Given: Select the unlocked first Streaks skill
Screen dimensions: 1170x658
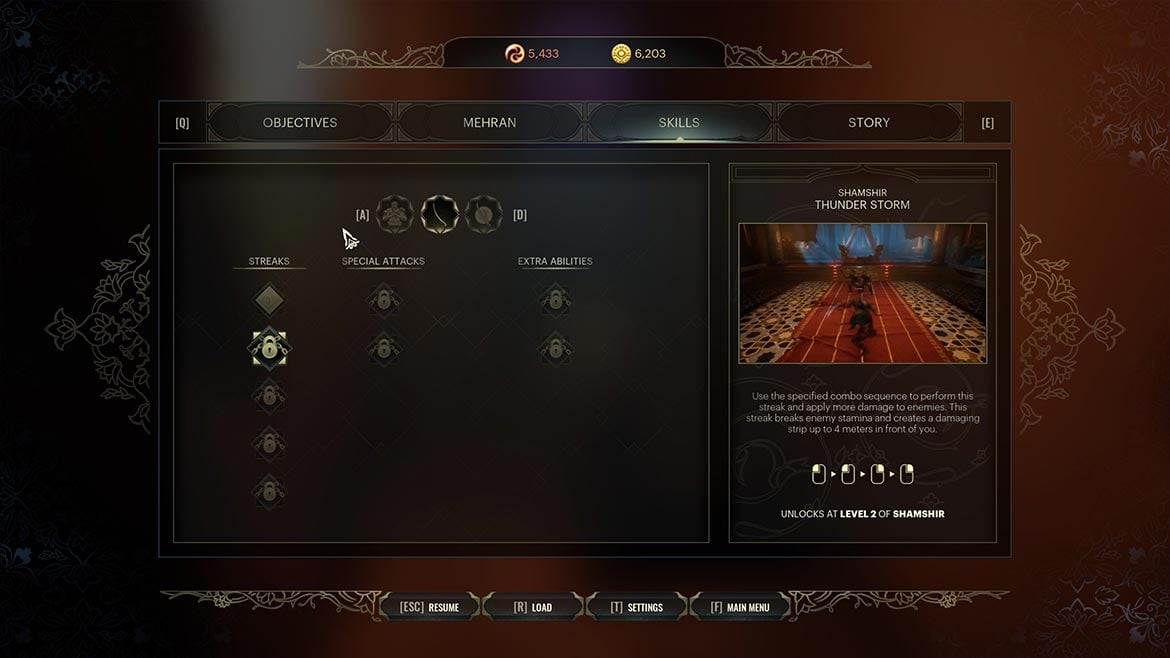Looking at the screenshot, I should [268, 298].
